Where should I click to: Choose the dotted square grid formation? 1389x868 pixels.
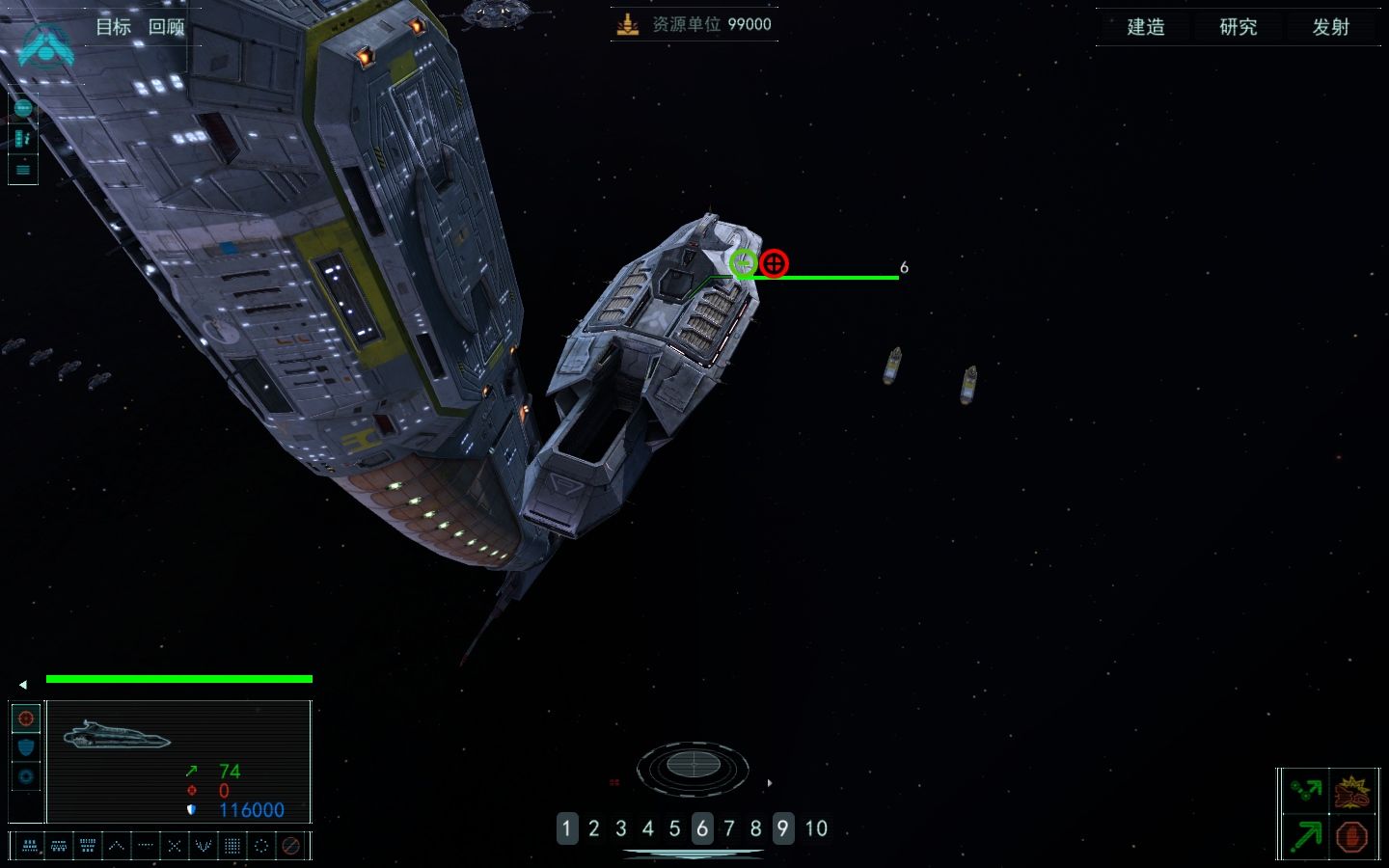pyautogui.click(x=232, y=846)
